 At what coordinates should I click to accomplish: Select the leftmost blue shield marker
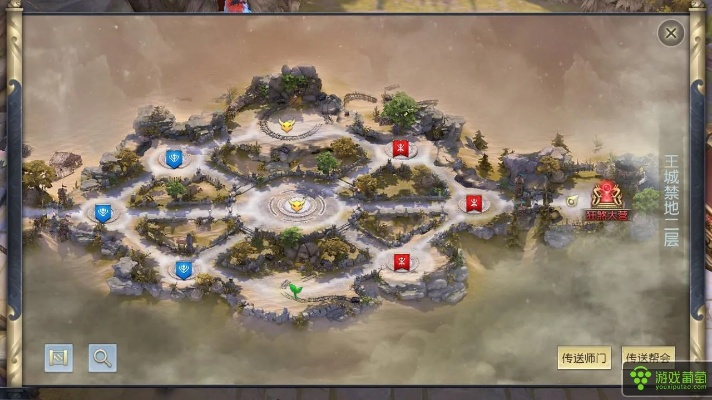click(x=102, y=212)
